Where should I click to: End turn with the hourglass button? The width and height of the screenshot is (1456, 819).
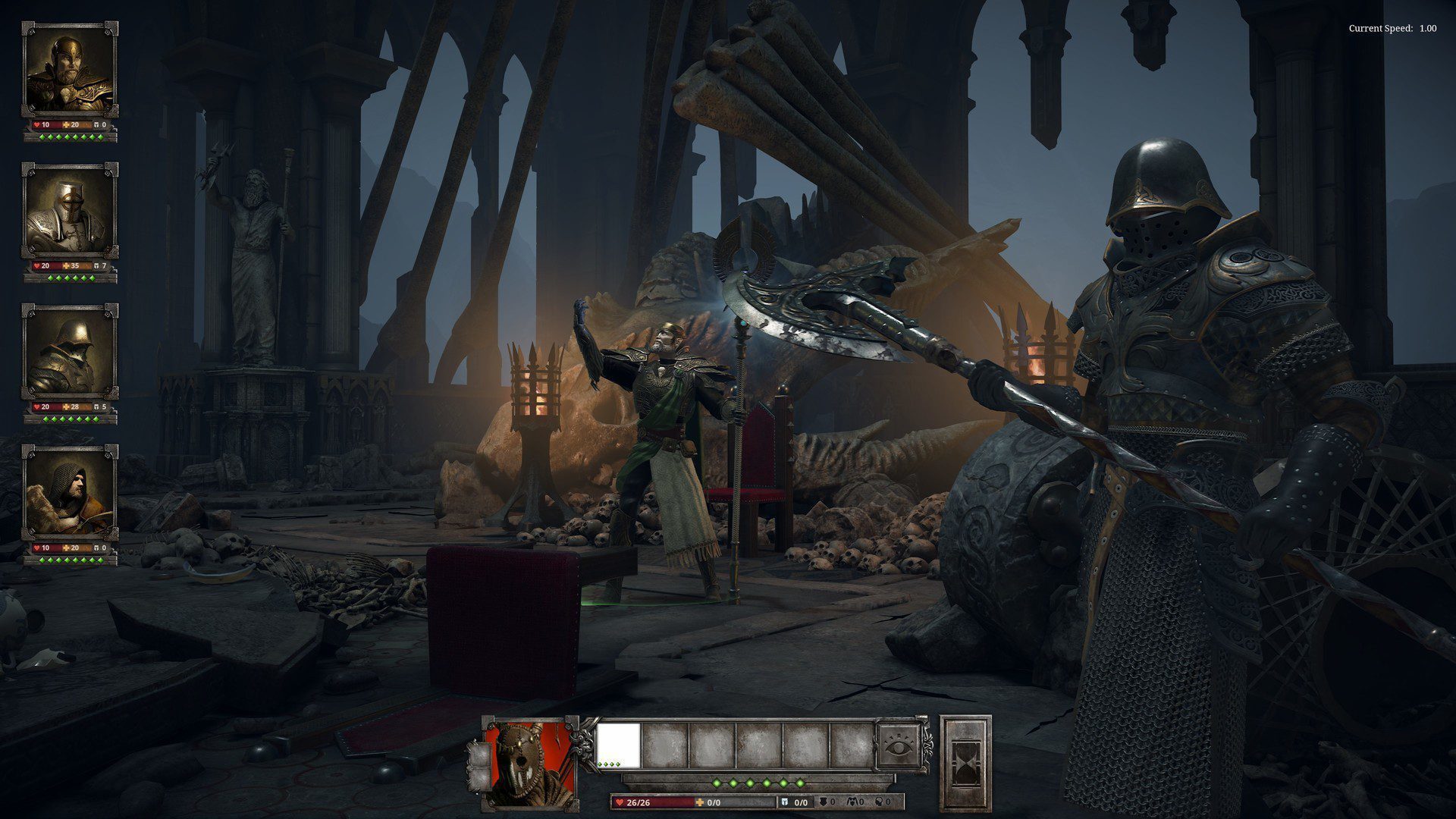point(965,762)
